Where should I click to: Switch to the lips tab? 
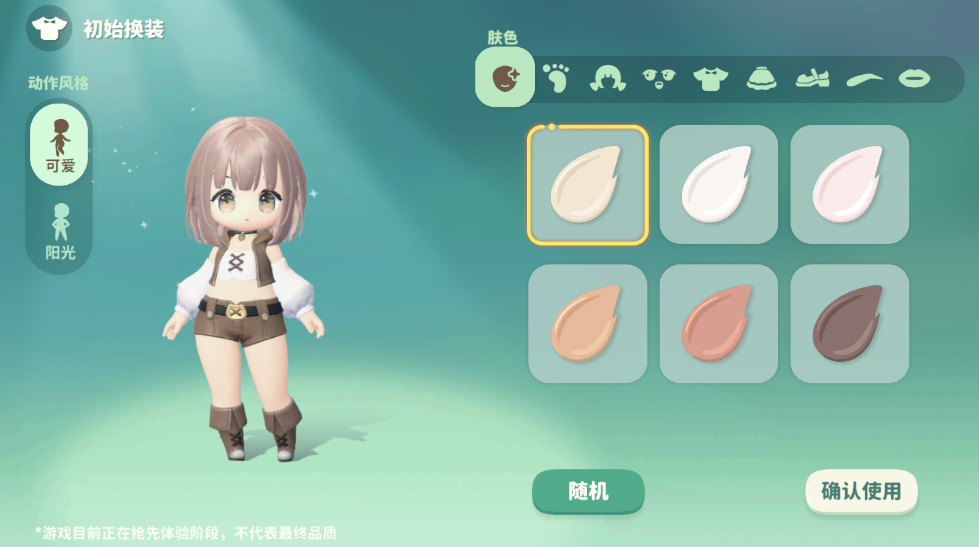click(914, 78)
